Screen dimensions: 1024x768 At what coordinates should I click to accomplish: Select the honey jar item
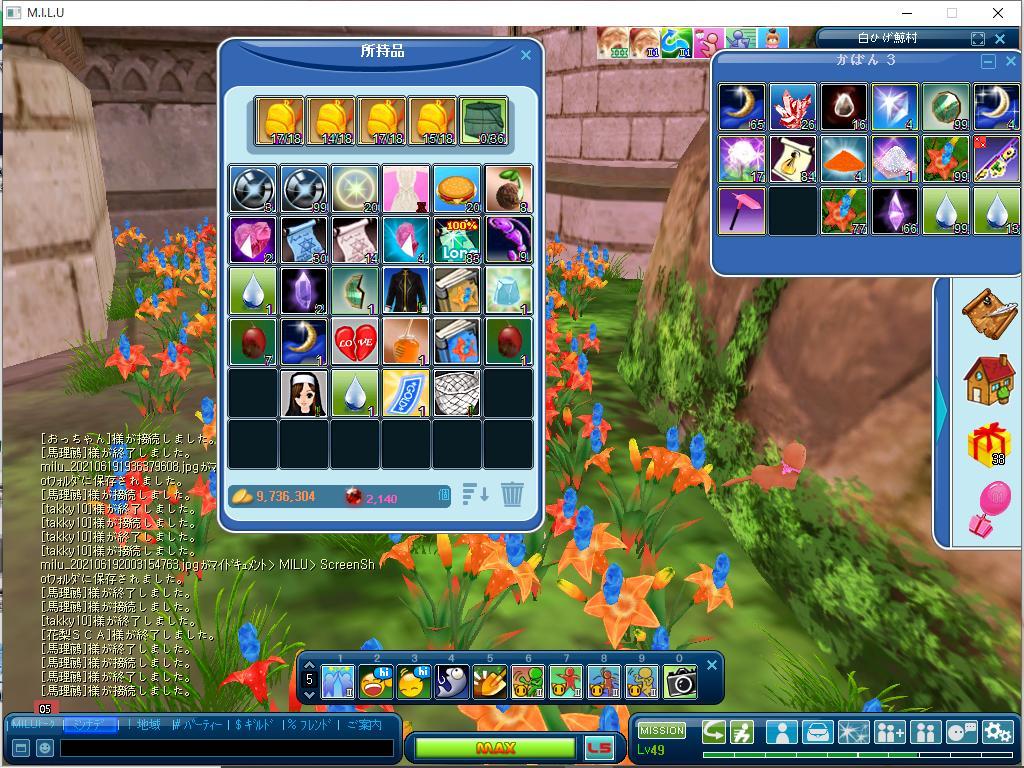pyautogui.click(x=406, y=341)
